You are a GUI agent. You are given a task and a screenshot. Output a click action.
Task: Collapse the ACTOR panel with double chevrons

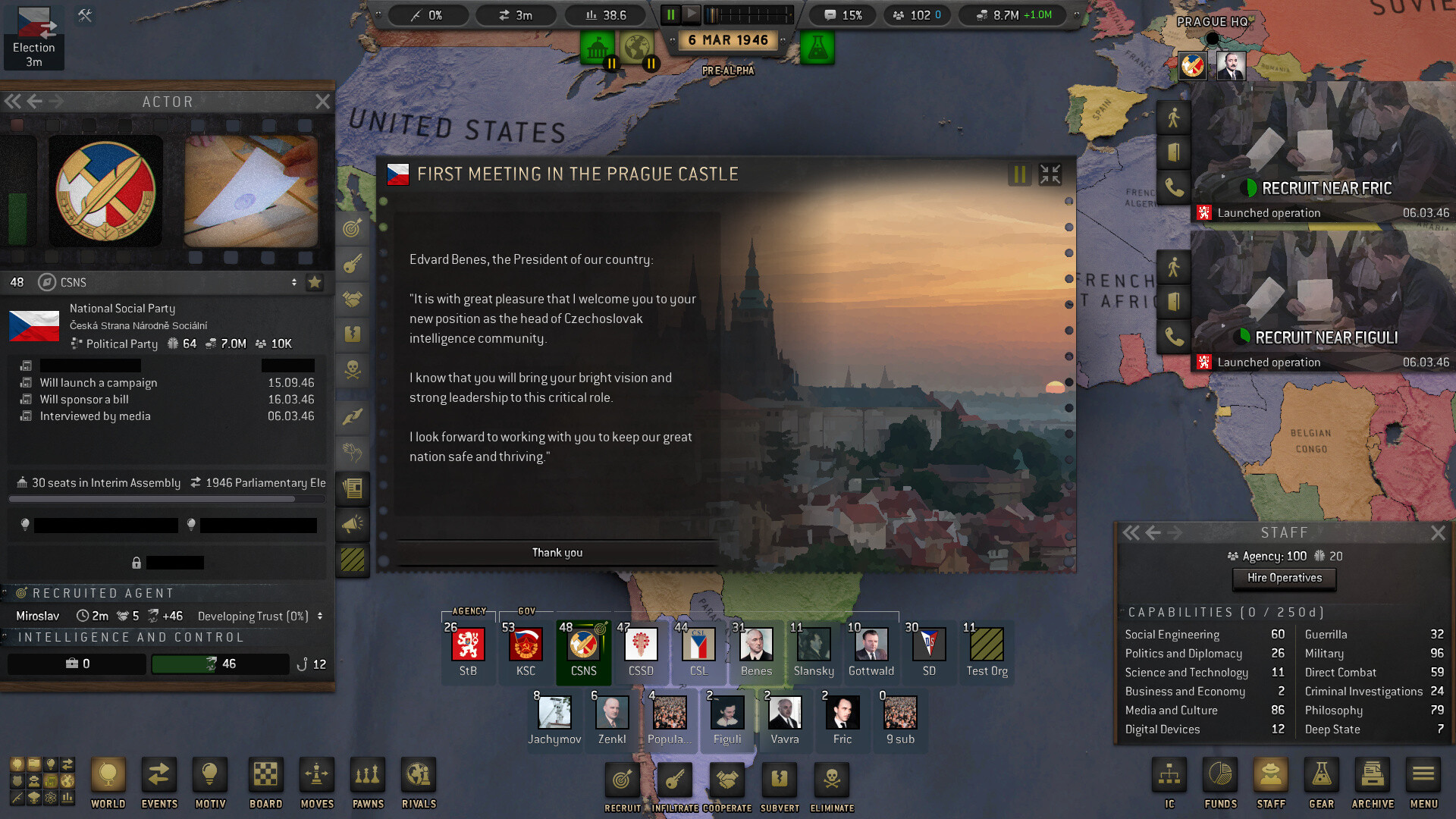coord(12,101)
